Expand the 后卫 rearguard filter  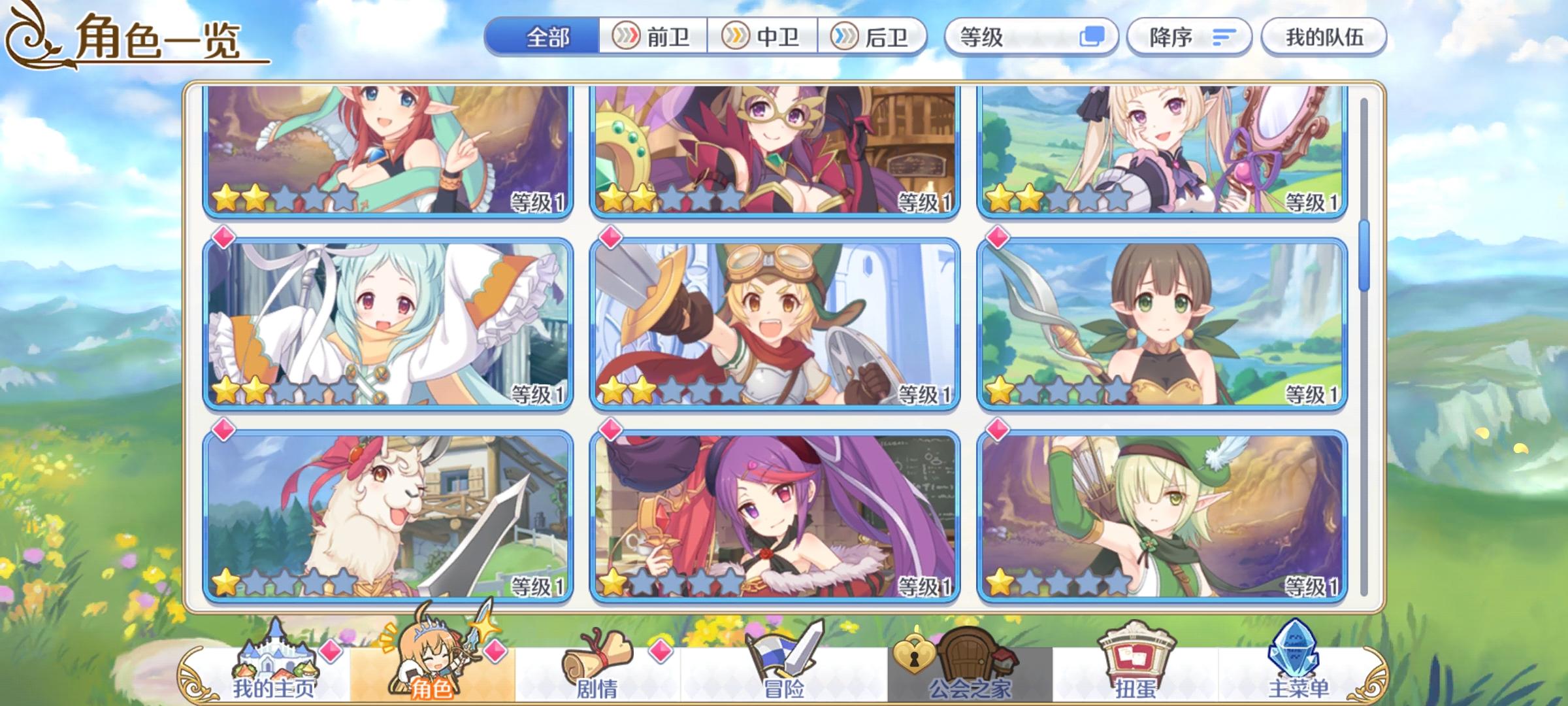pyautogui.click(x=872, y=37)
